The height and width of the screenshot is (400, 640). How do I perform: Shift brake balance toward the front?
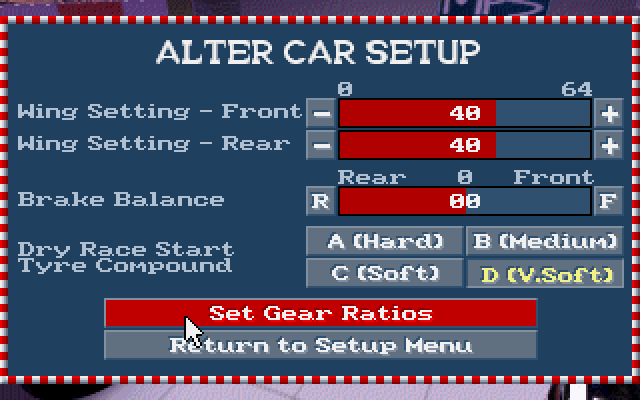click(607, 200)
